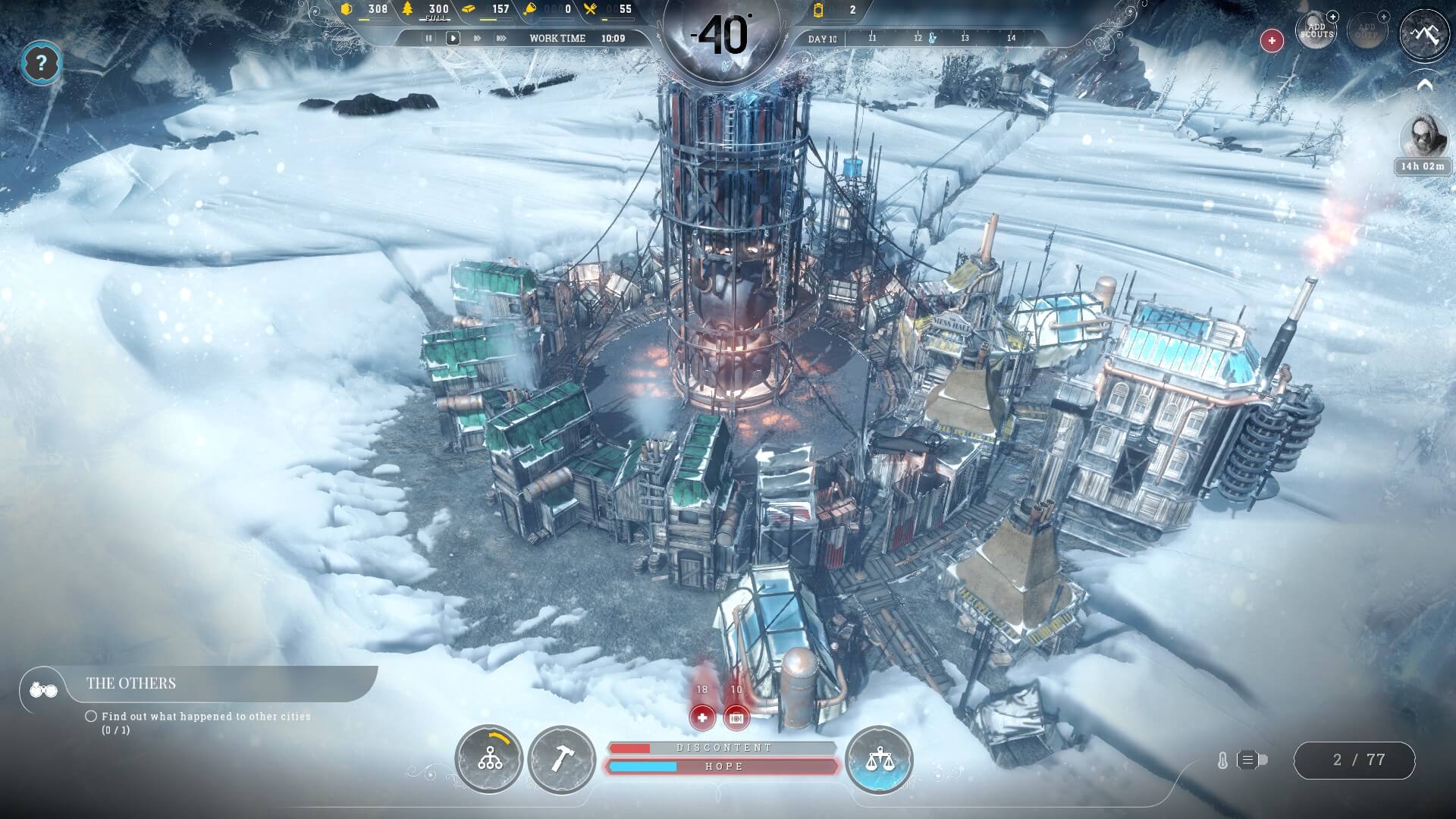Select the coal resource icon
Image resolution: width=1456 pixels, height=819 pixels.
(347, 9)
